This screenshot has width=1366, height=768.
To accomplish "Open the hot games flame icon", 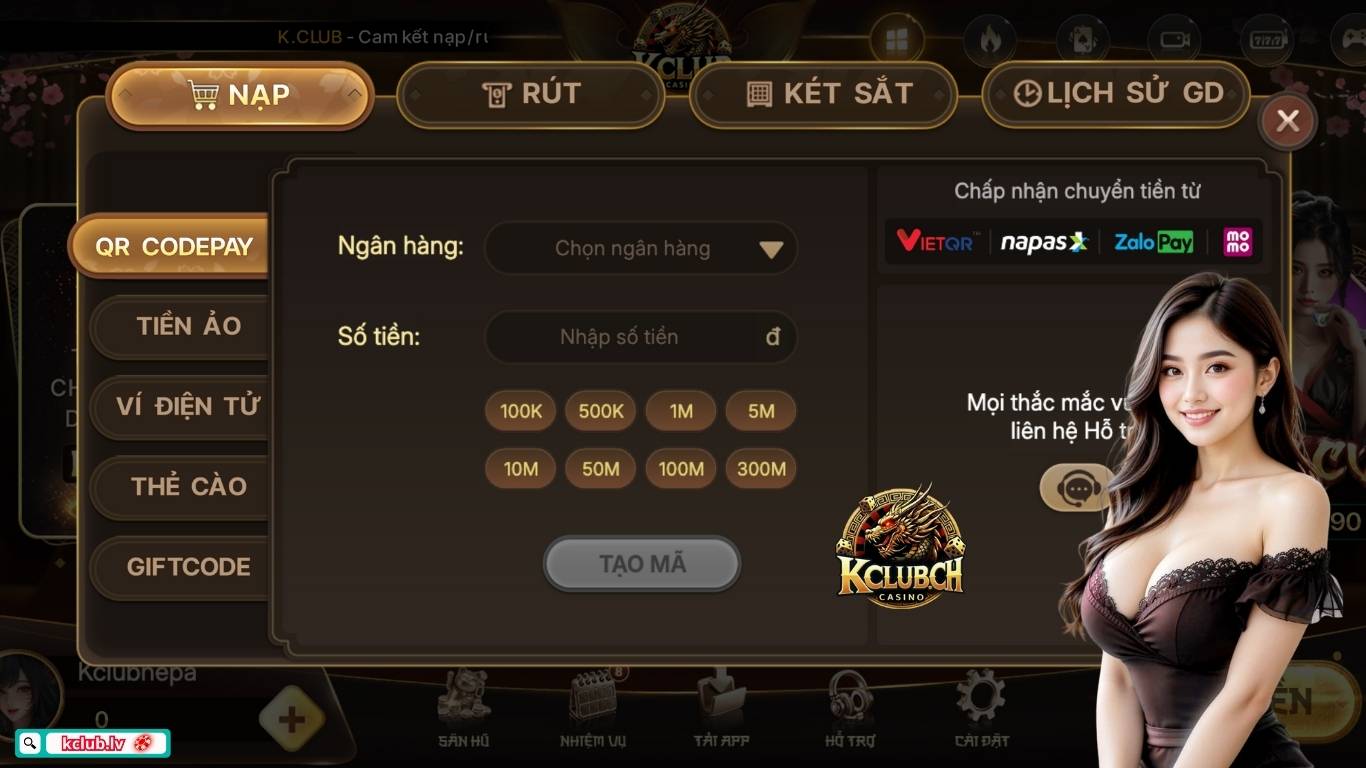I will pyautogui.click(x=987, y=40).
